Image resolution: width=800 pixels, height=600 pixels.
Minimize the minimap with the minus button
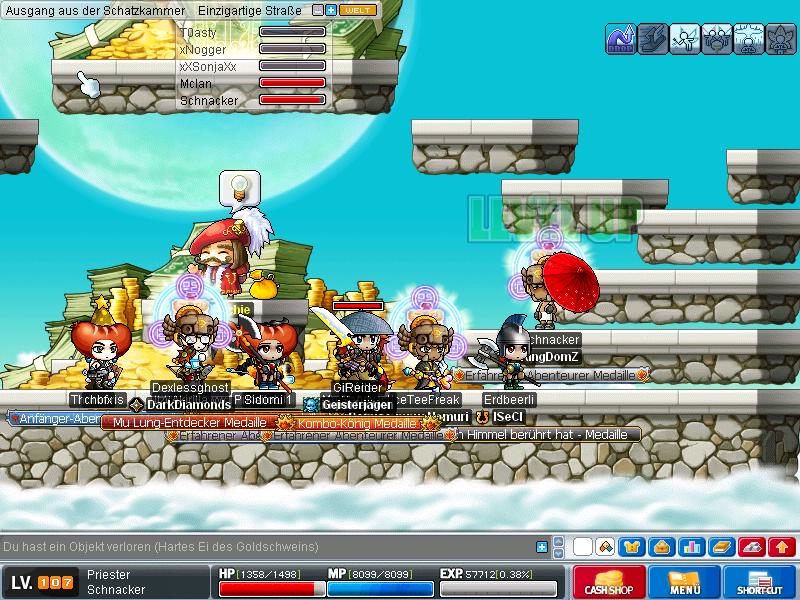[x=318, y=10]
